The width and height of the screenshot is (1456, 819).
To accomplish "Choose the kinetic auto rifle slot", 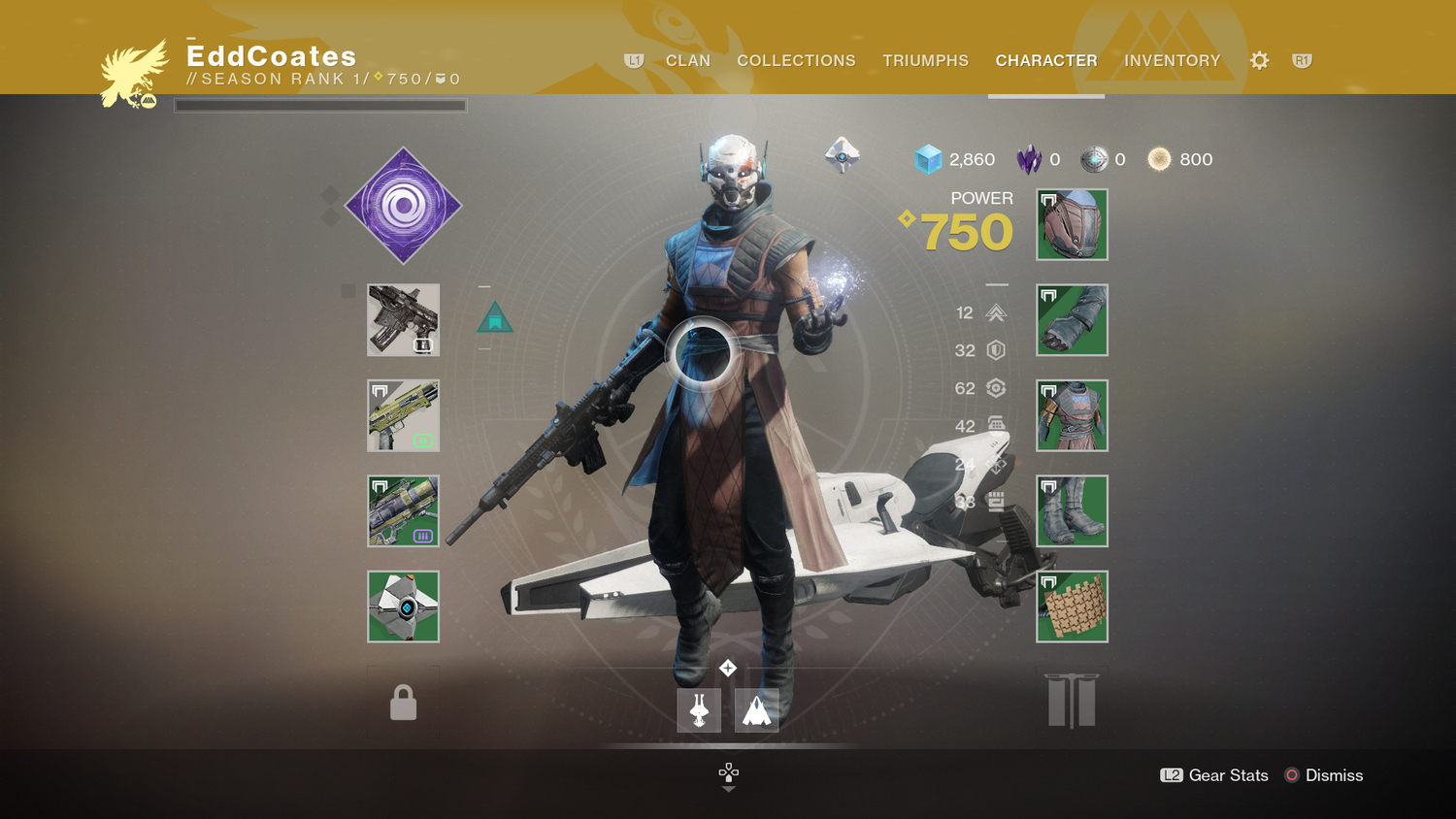I will [x=403, y=320].
